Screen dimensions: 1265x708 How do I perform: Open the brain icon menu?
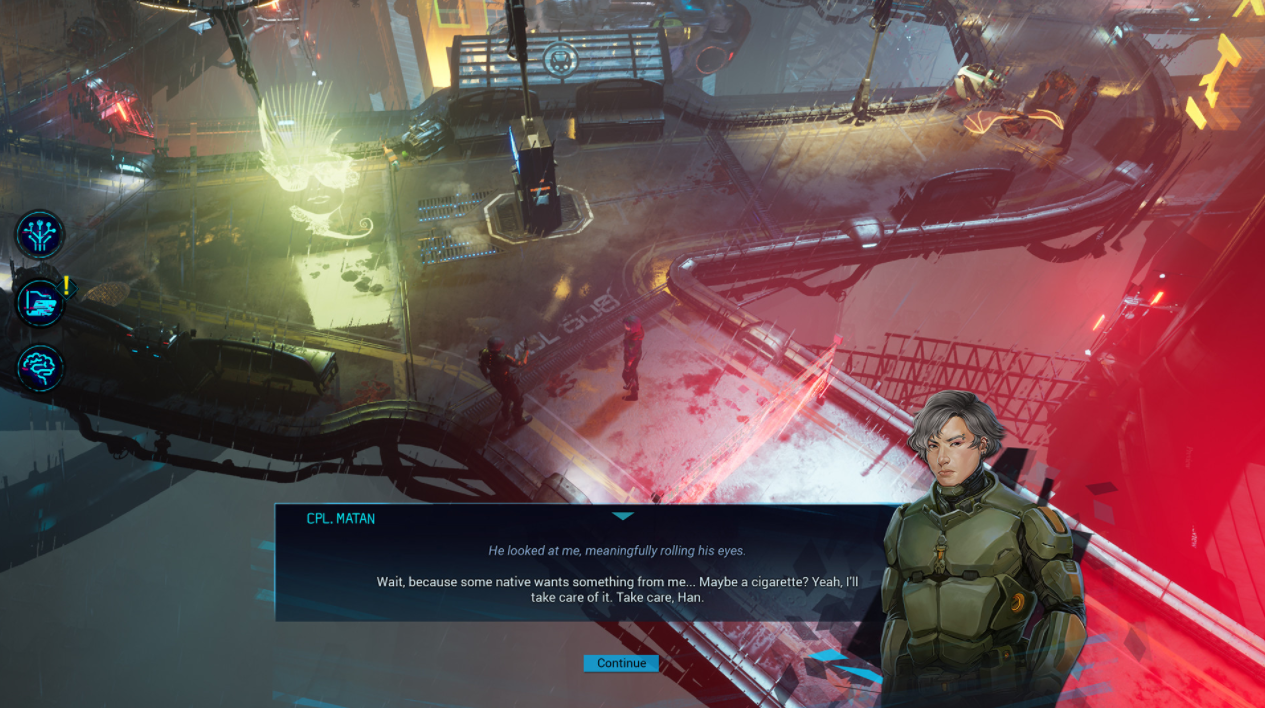point(41,368)
